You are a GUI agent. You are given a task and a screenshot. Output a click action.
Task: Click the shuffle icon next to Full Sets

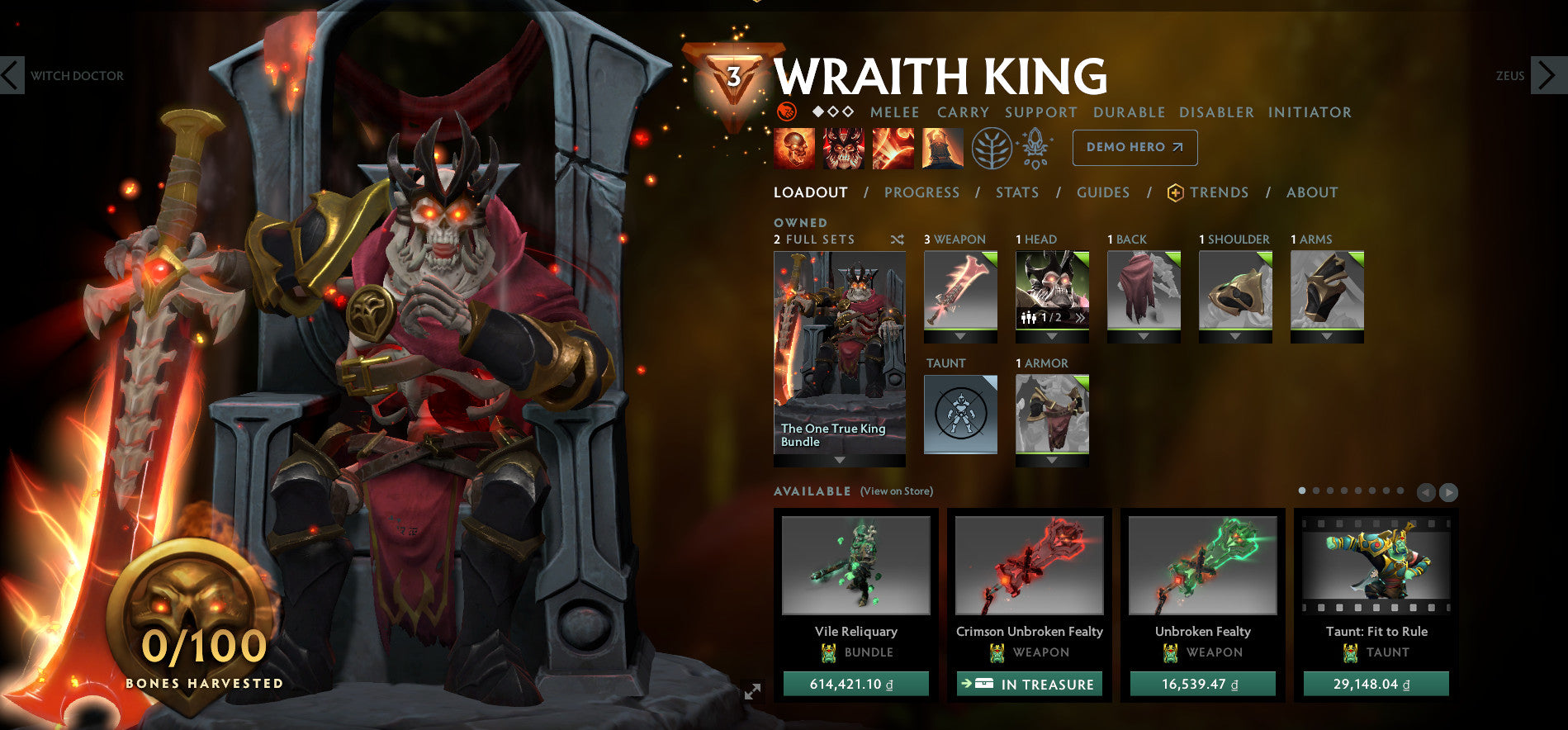[897, 239]
